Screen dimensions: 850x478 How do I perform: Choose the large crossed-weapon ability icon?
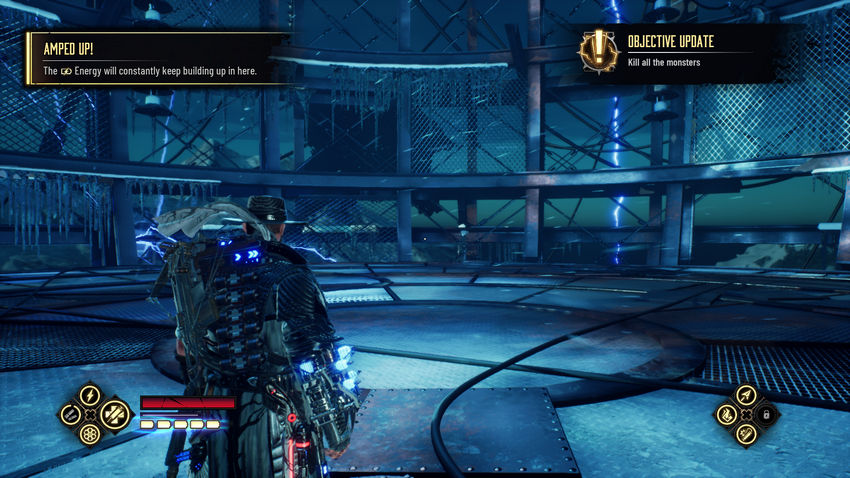click(114, 413)
